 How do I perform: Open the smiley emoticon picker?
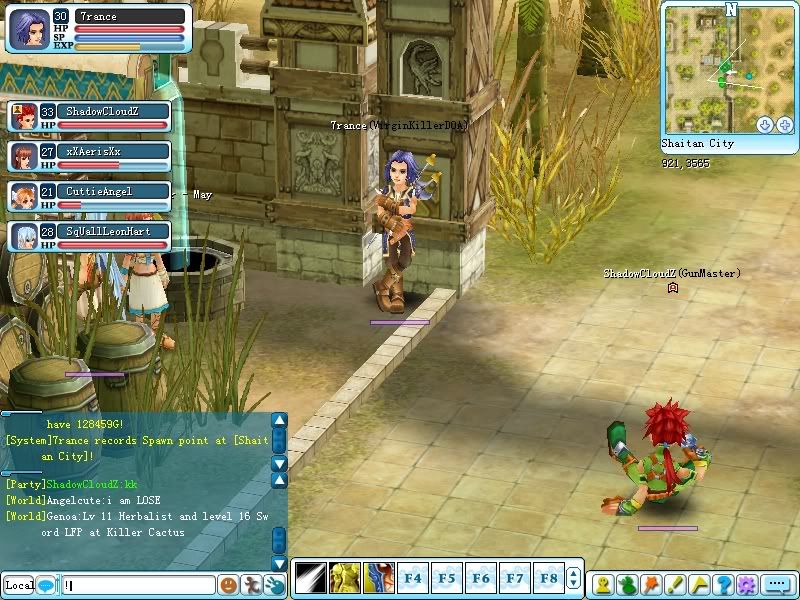[x=229, y=585]
